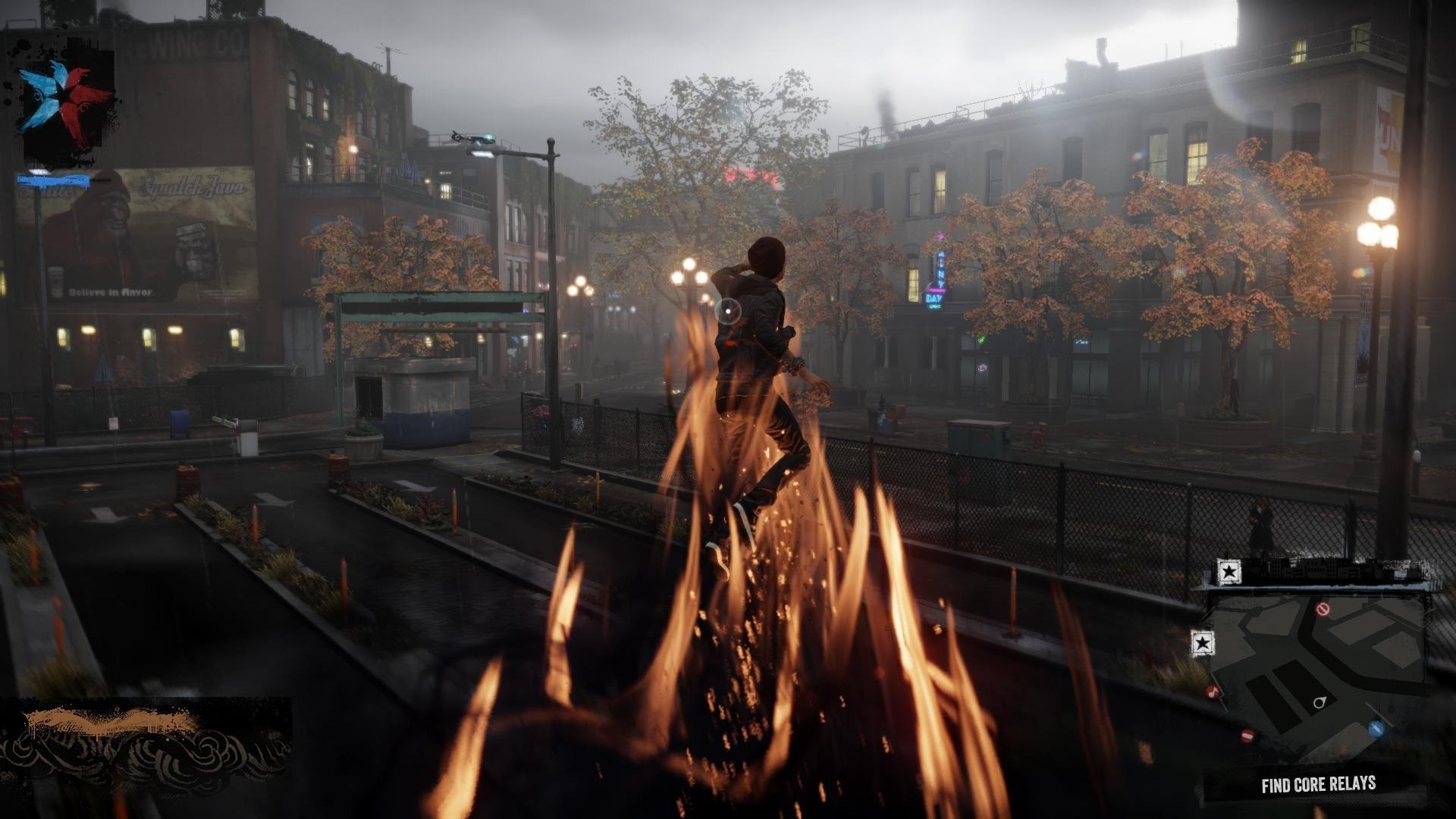Toggle the aiming reticle at screen center
The width and height of the screenshot is (1456, 819).
(728, 309)
